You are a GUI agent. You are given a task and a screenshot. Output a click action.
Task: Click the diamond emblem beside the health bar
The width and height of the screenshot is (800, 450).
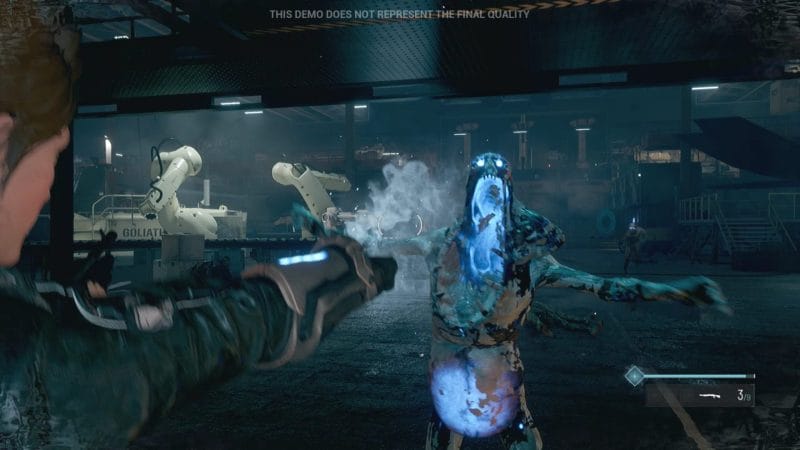click(633, 376)
